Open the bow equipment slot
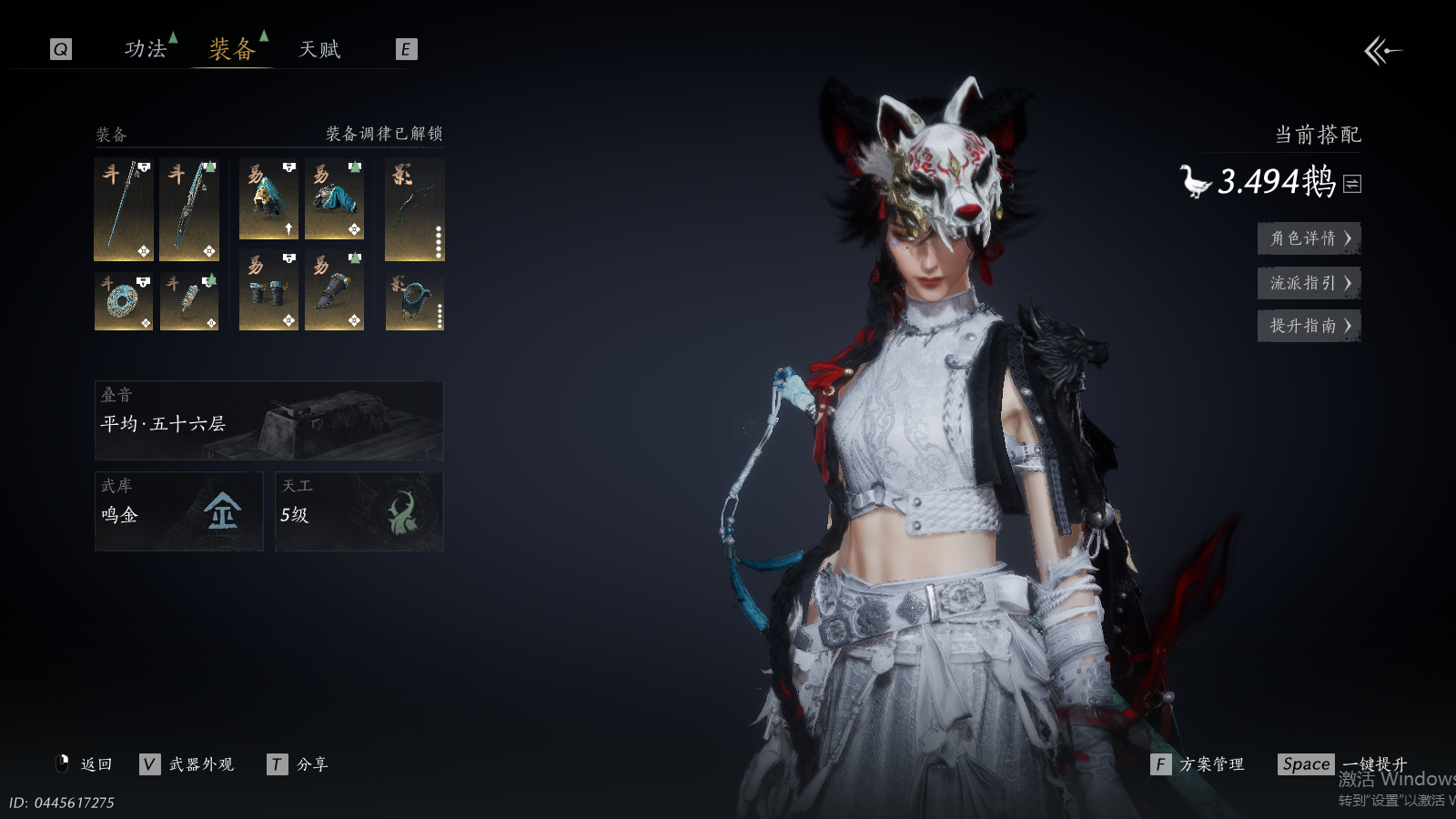This screenshot has height=819, width=1456. pyautogui.click(x=414, y=209)
